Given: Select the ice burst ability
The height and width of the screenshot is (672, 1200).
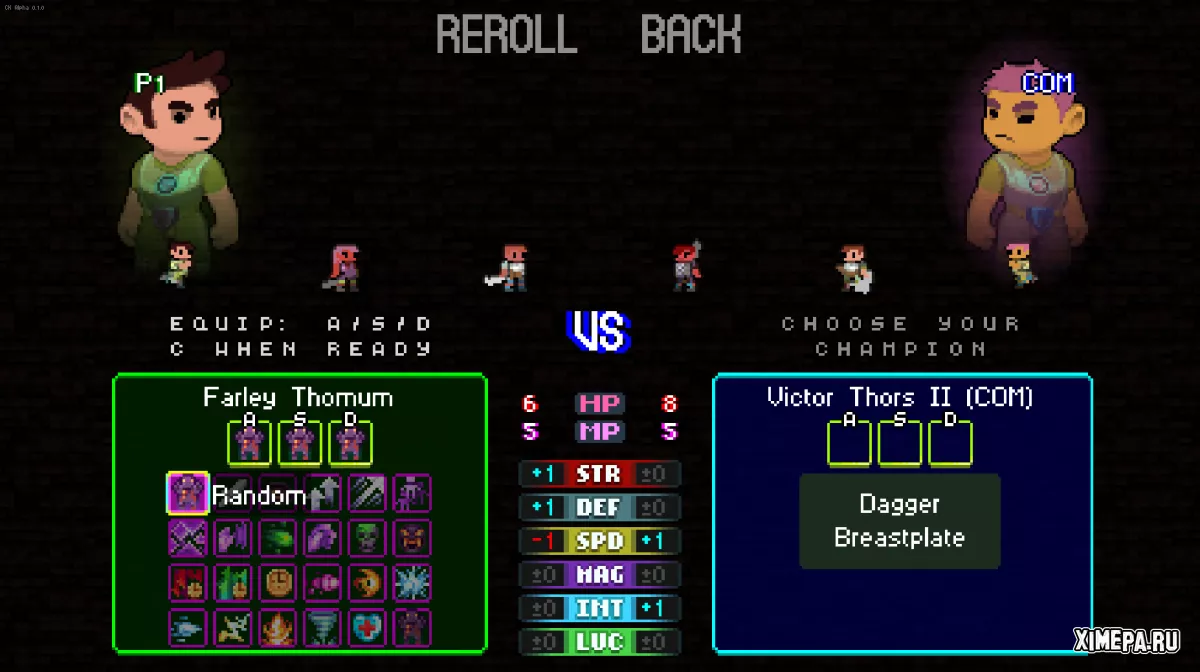Looking at the screenshot, I should click(411, 582).
